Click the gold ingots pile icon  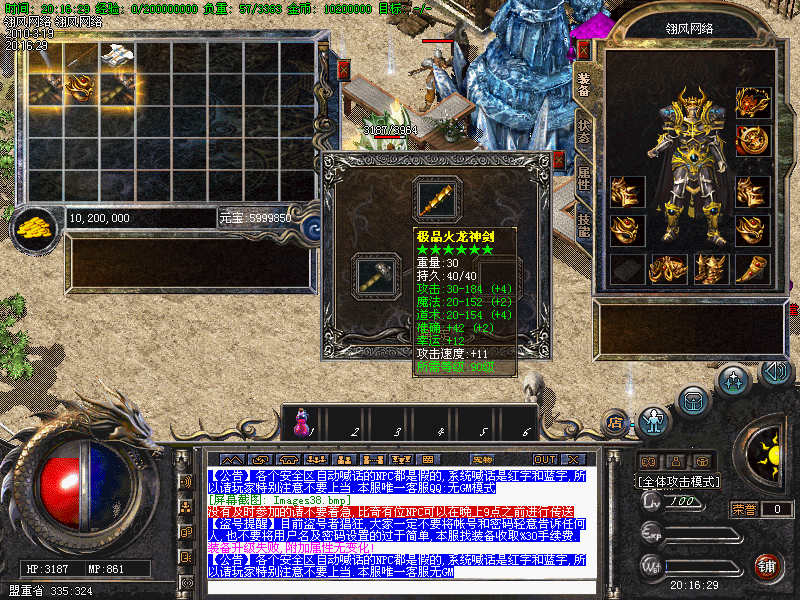point(34,226)
